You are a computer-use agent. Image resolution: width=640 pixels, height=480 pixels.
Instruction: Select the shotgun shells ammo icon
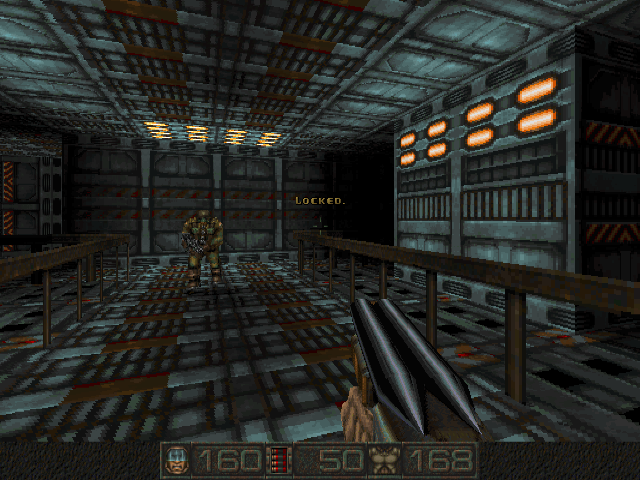click(280, 461)
